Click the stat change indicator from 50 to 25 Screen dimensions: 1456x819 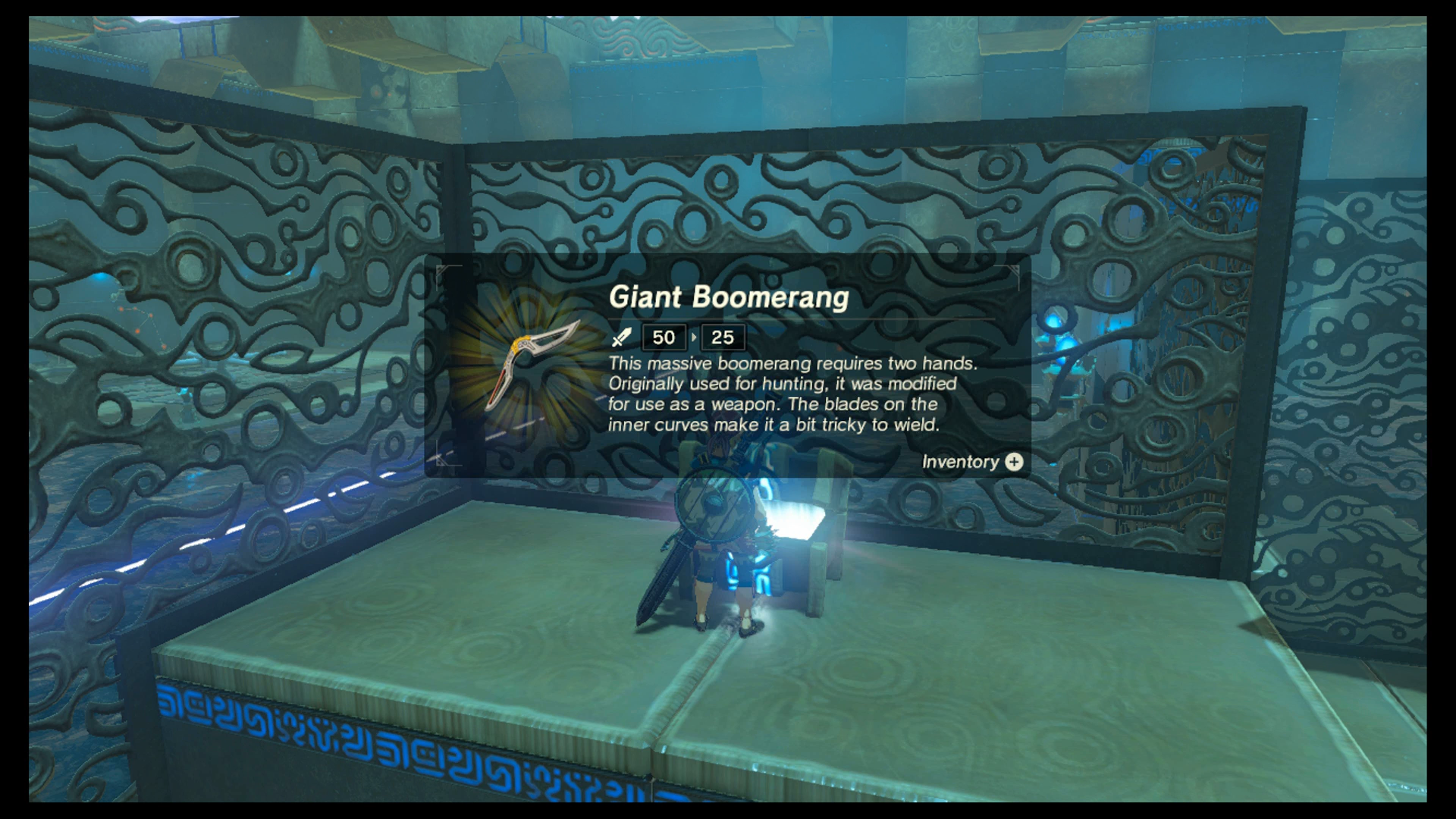695,337
